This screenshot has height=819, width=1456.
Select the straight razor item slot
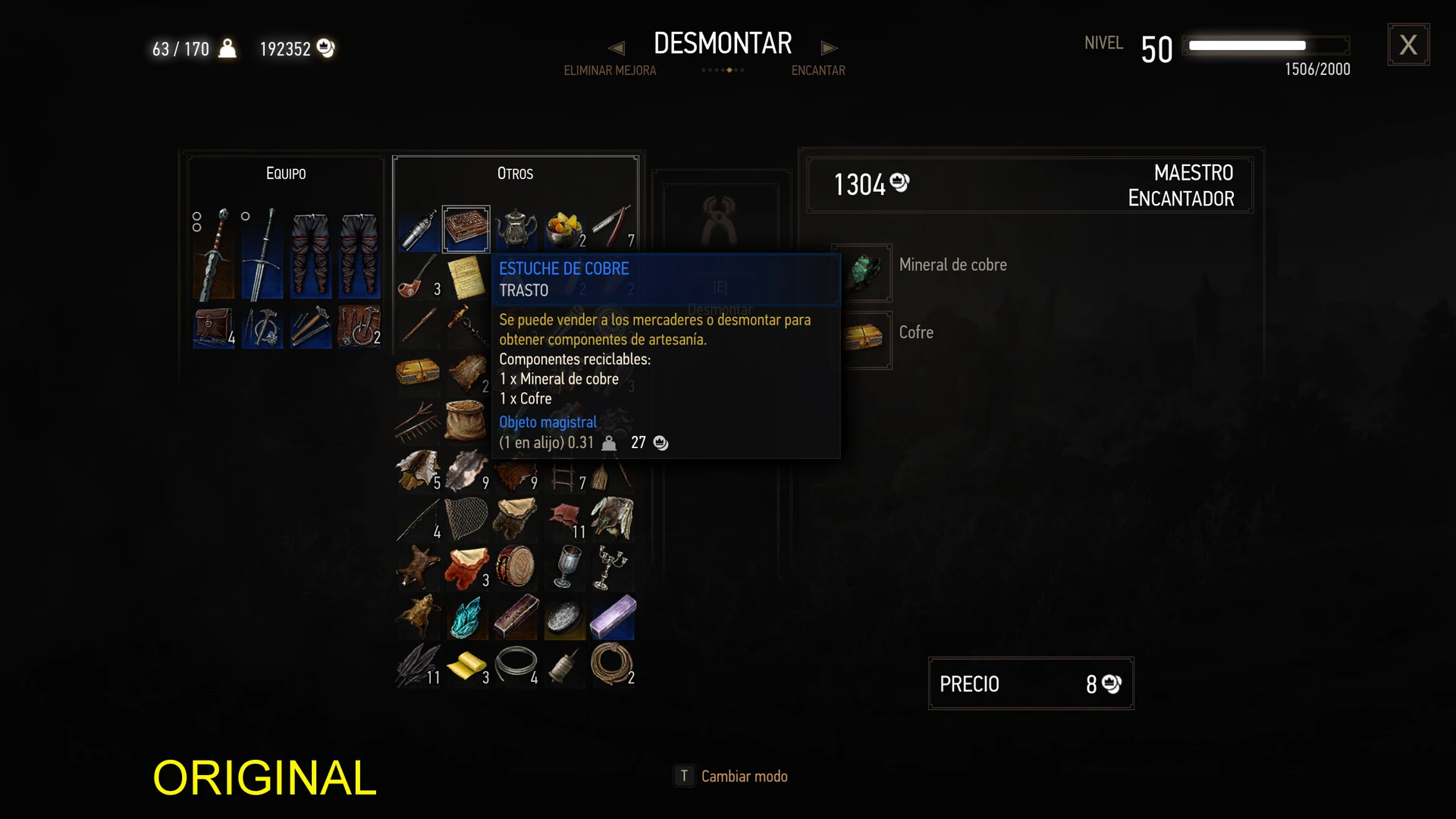(612, 228)
